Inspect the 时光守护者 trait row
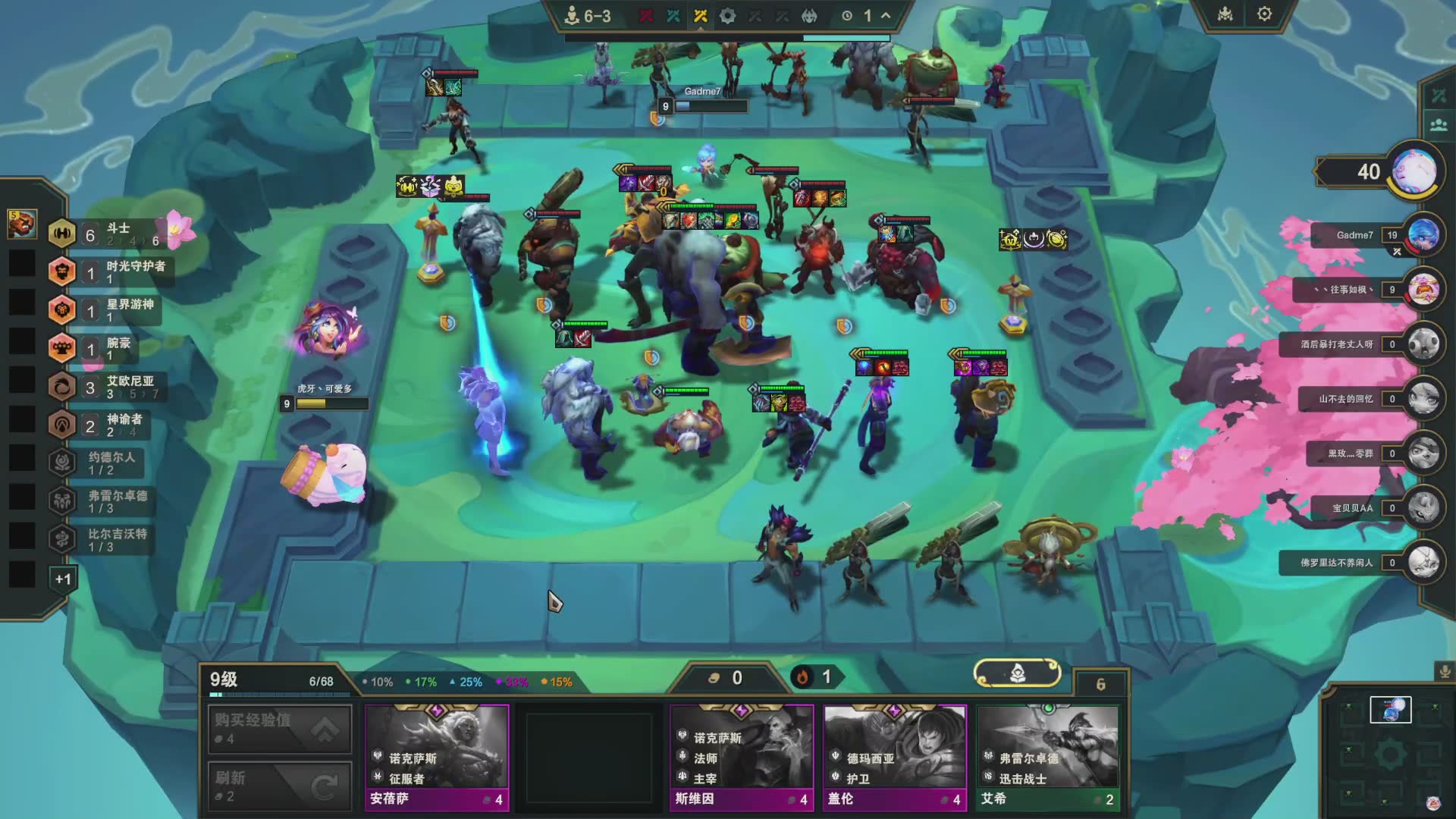Viewport: 1456px width, 819px height. coord(106,272)
